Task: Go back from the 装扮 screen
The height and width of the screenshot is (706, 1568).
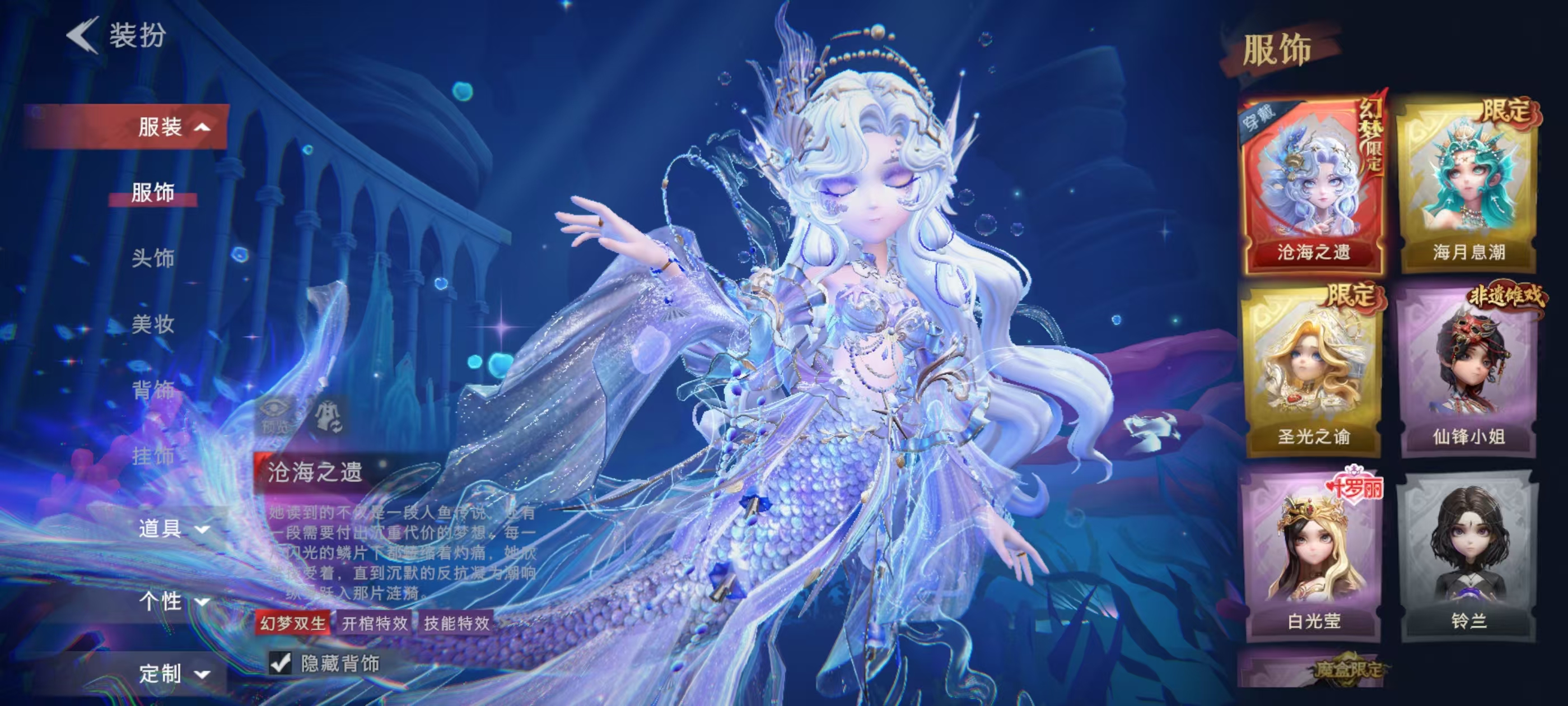Action: (83, 35)
